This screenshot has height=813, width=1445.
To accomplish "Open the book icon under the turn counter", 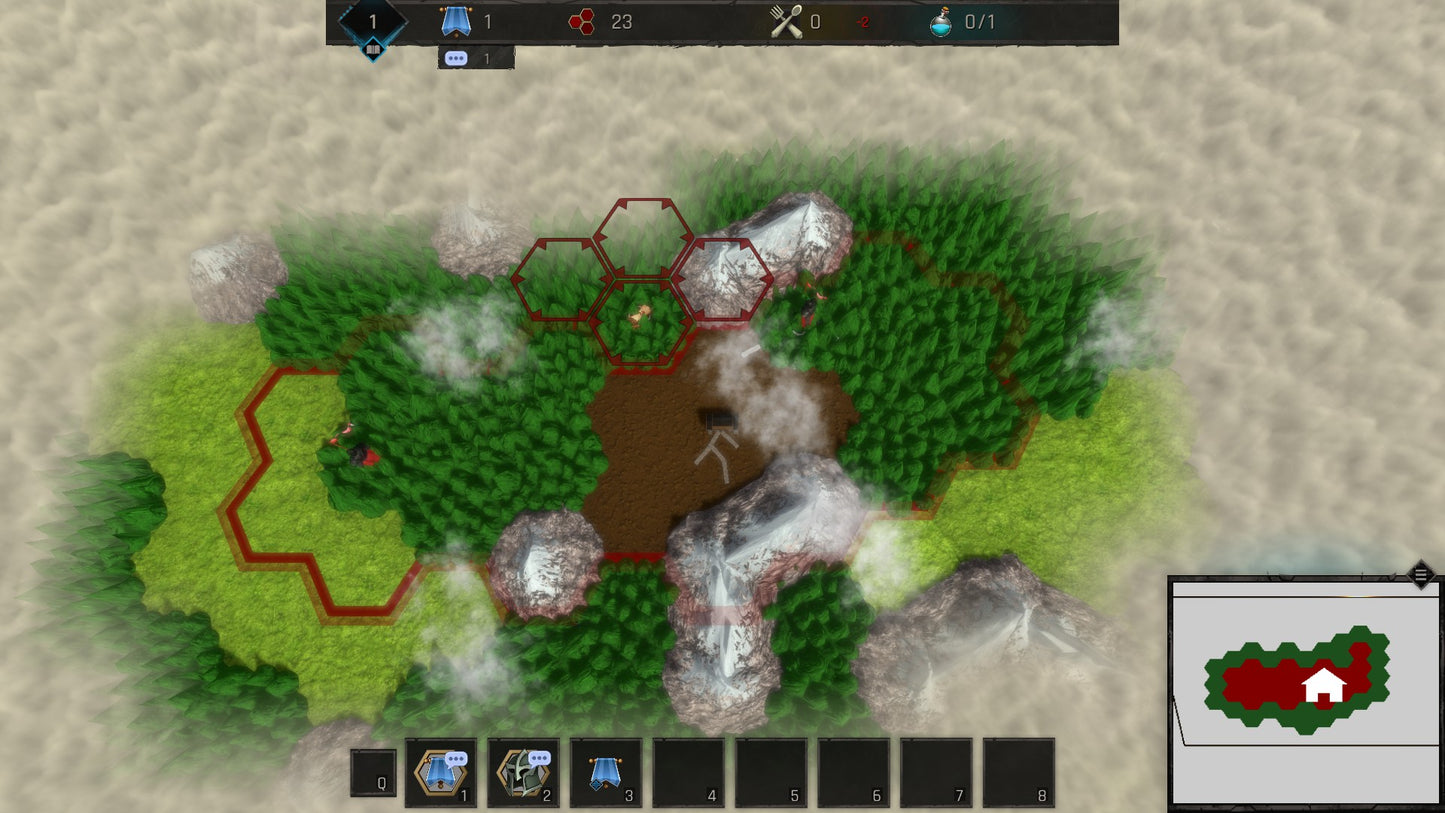I will [373, 49].
